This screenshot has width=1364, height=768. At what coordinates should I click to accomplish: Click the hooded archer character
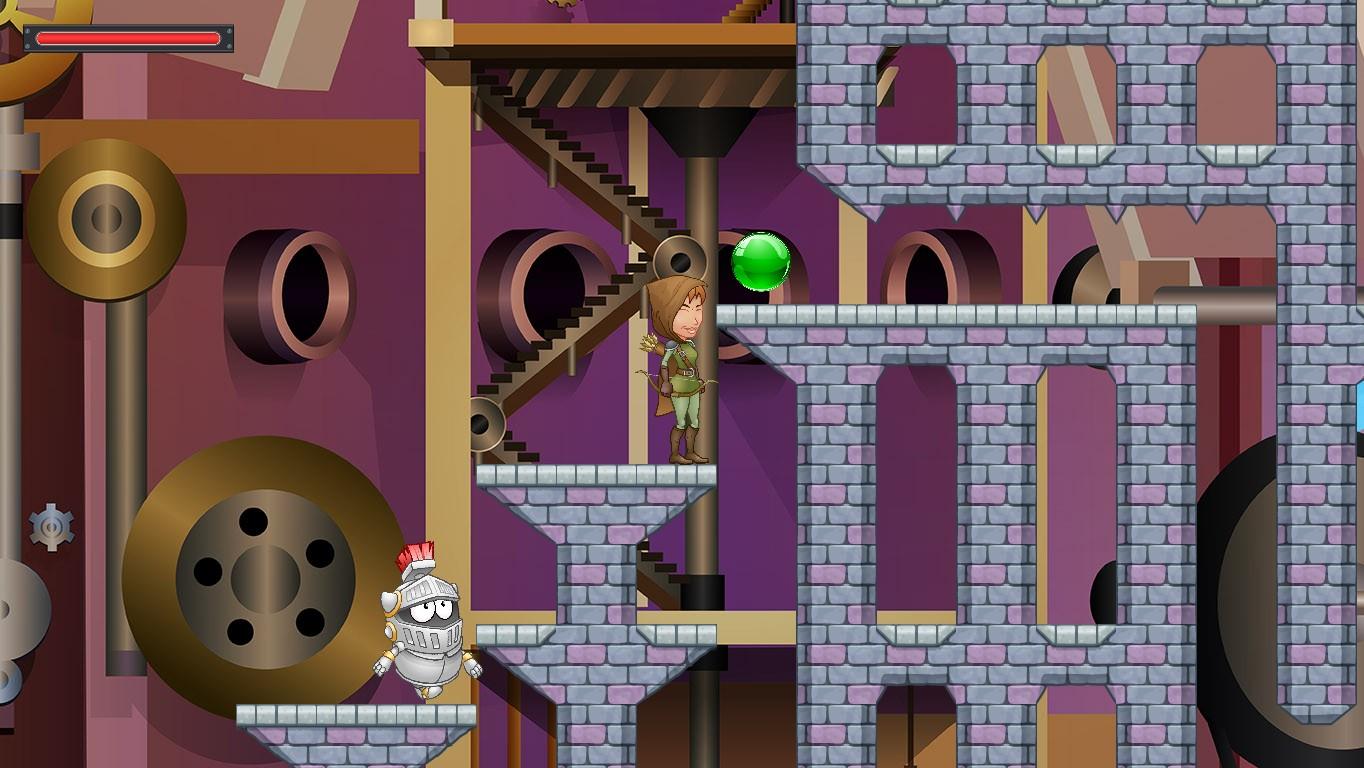685,370
